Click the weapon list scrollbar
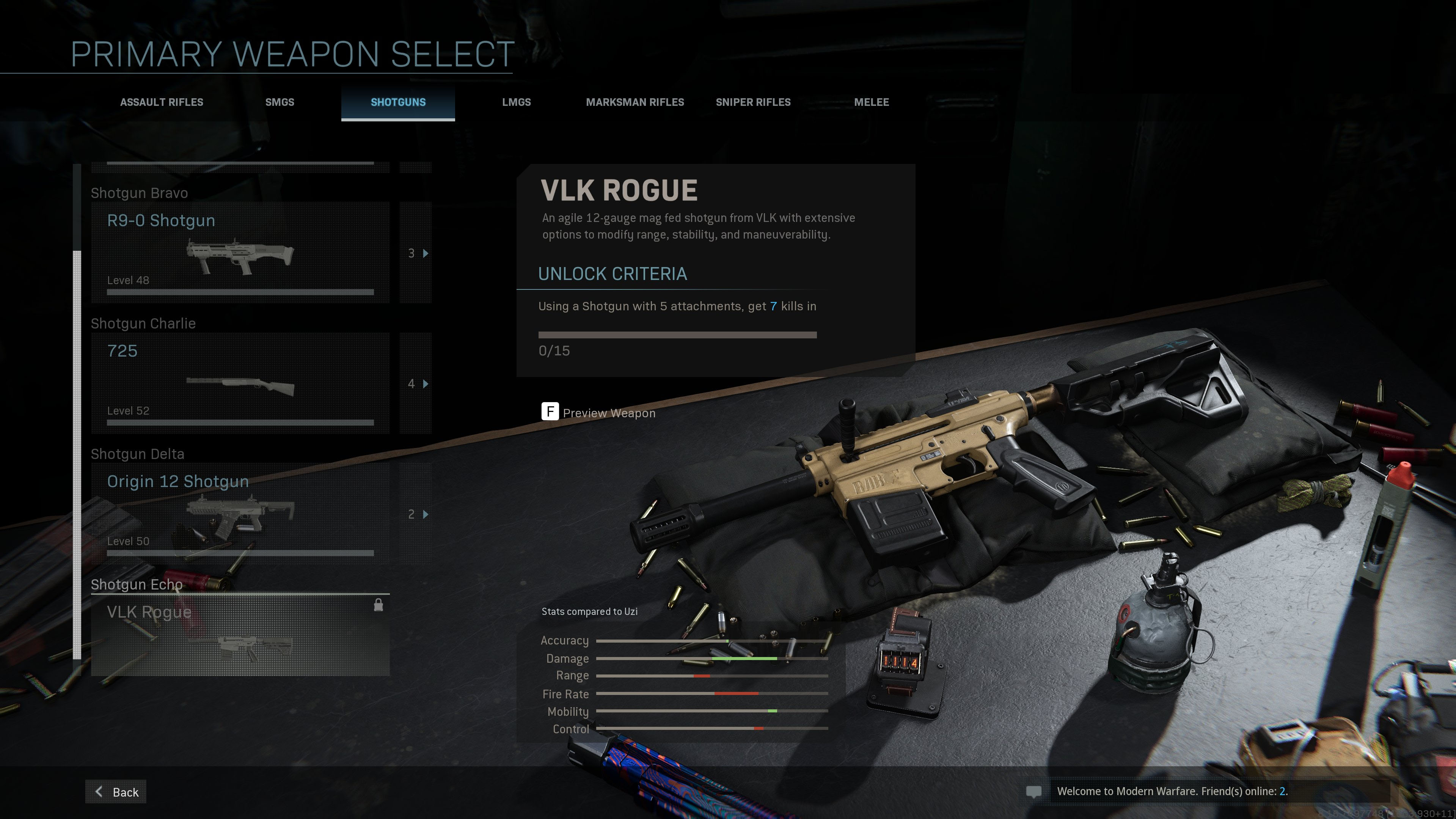This screenshot has width=1456, height=819. (77, 452)
